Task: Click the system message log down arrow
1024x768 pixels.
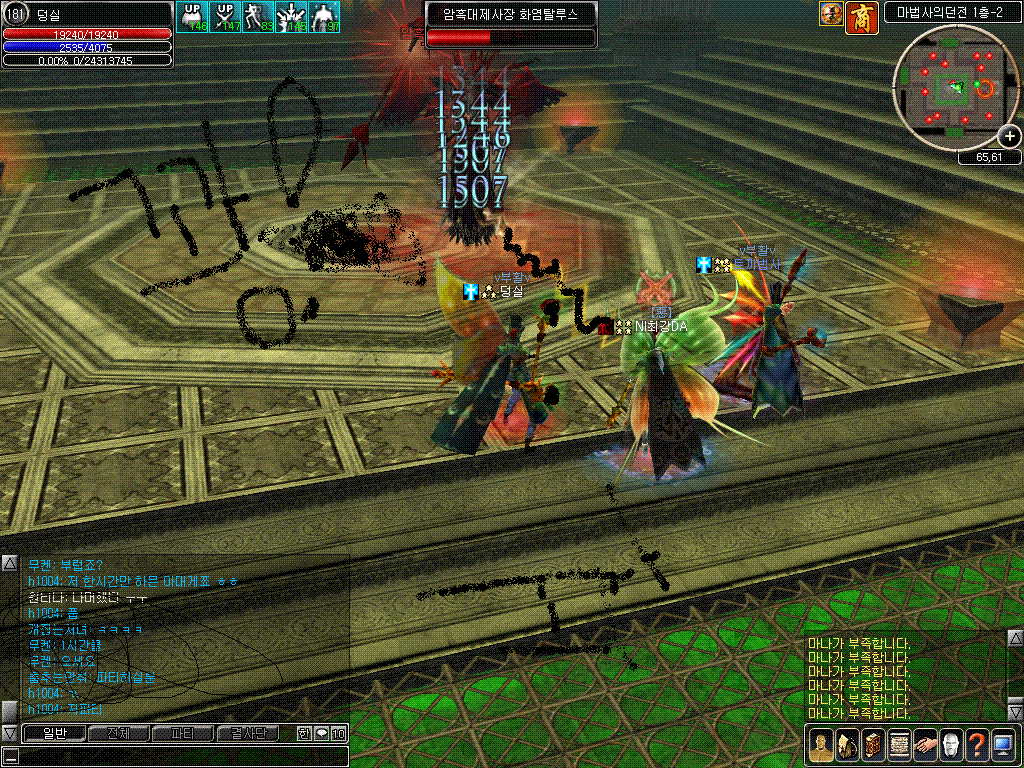Action: 1015,713
